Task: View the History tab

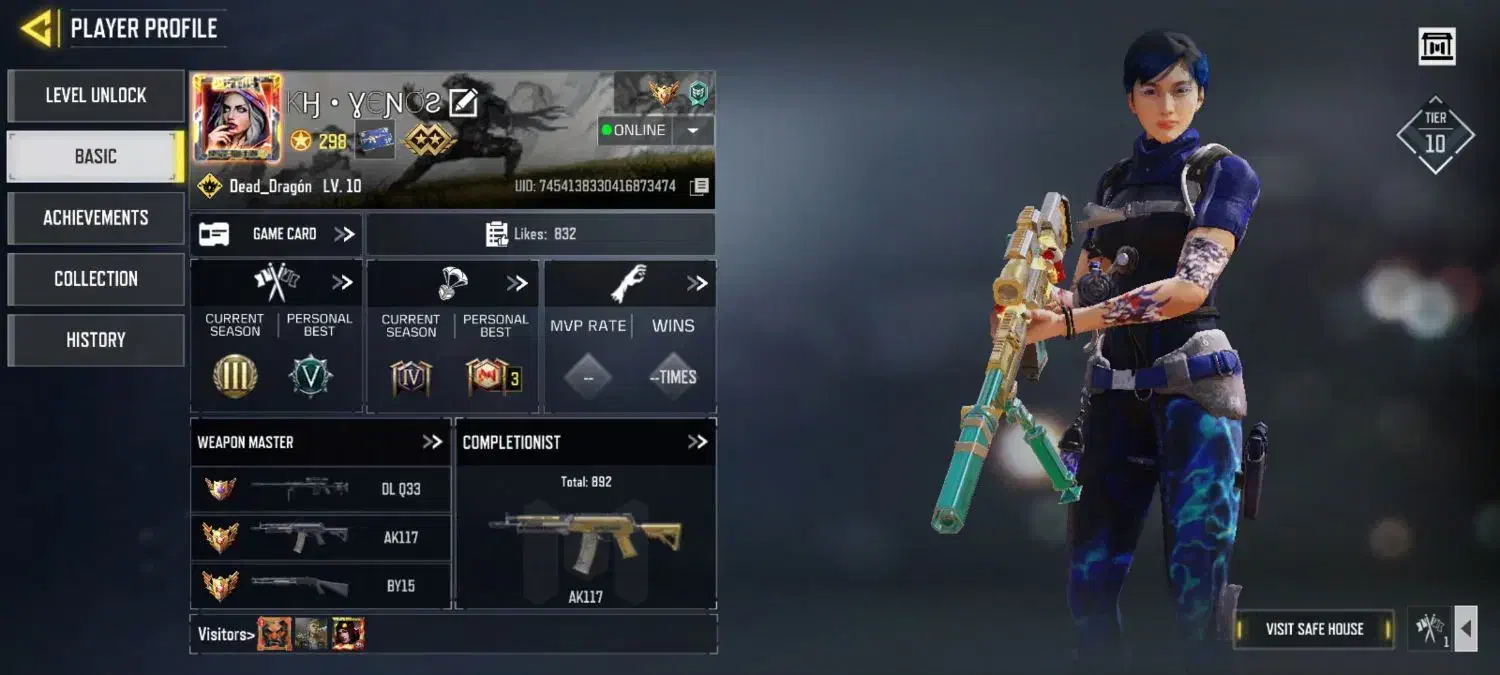Action: [x=96, y=340]
